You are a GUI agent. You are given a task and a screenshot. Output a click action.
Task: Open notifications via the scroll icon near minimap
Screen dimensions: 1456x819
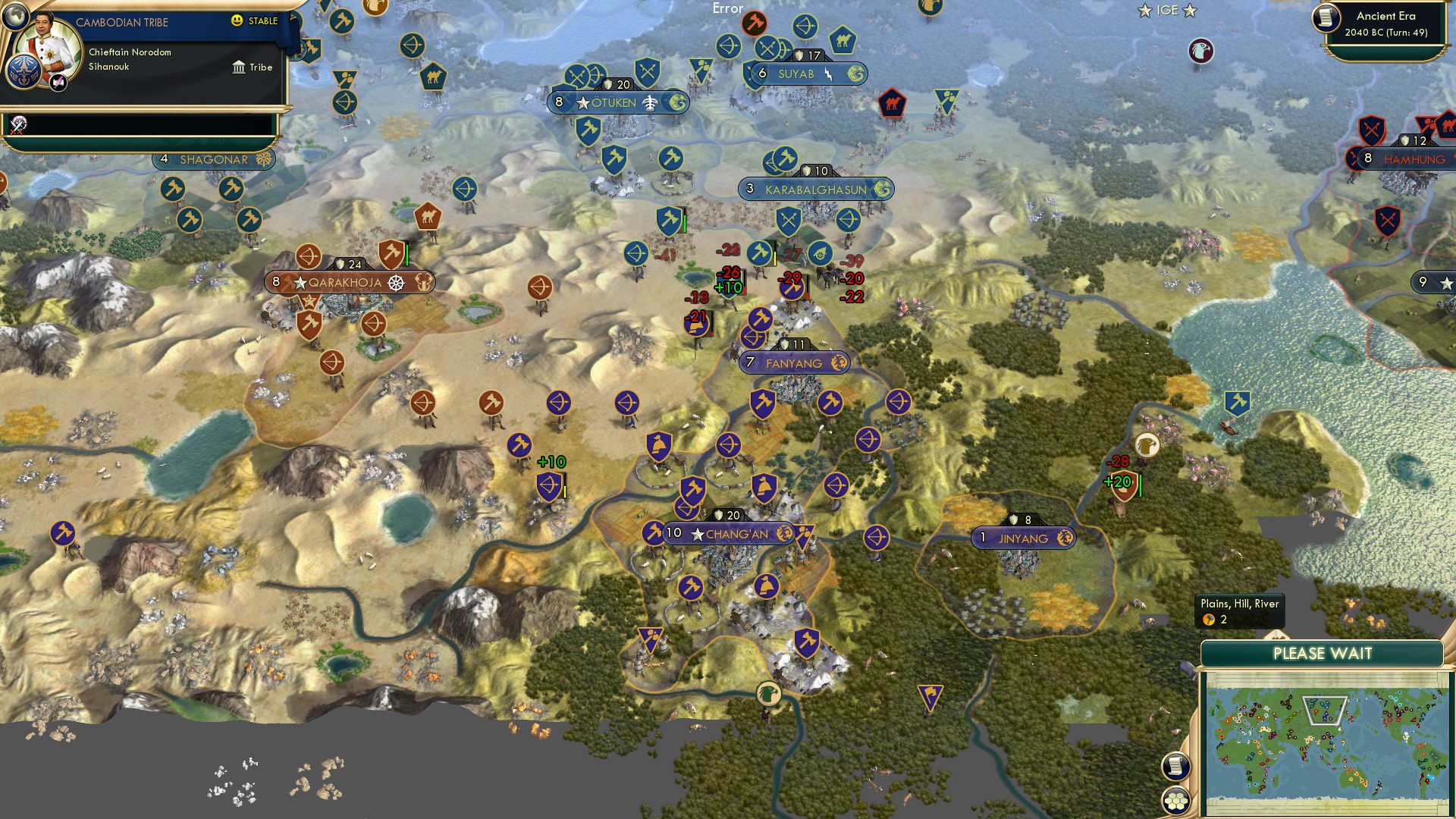[1174, 767]
